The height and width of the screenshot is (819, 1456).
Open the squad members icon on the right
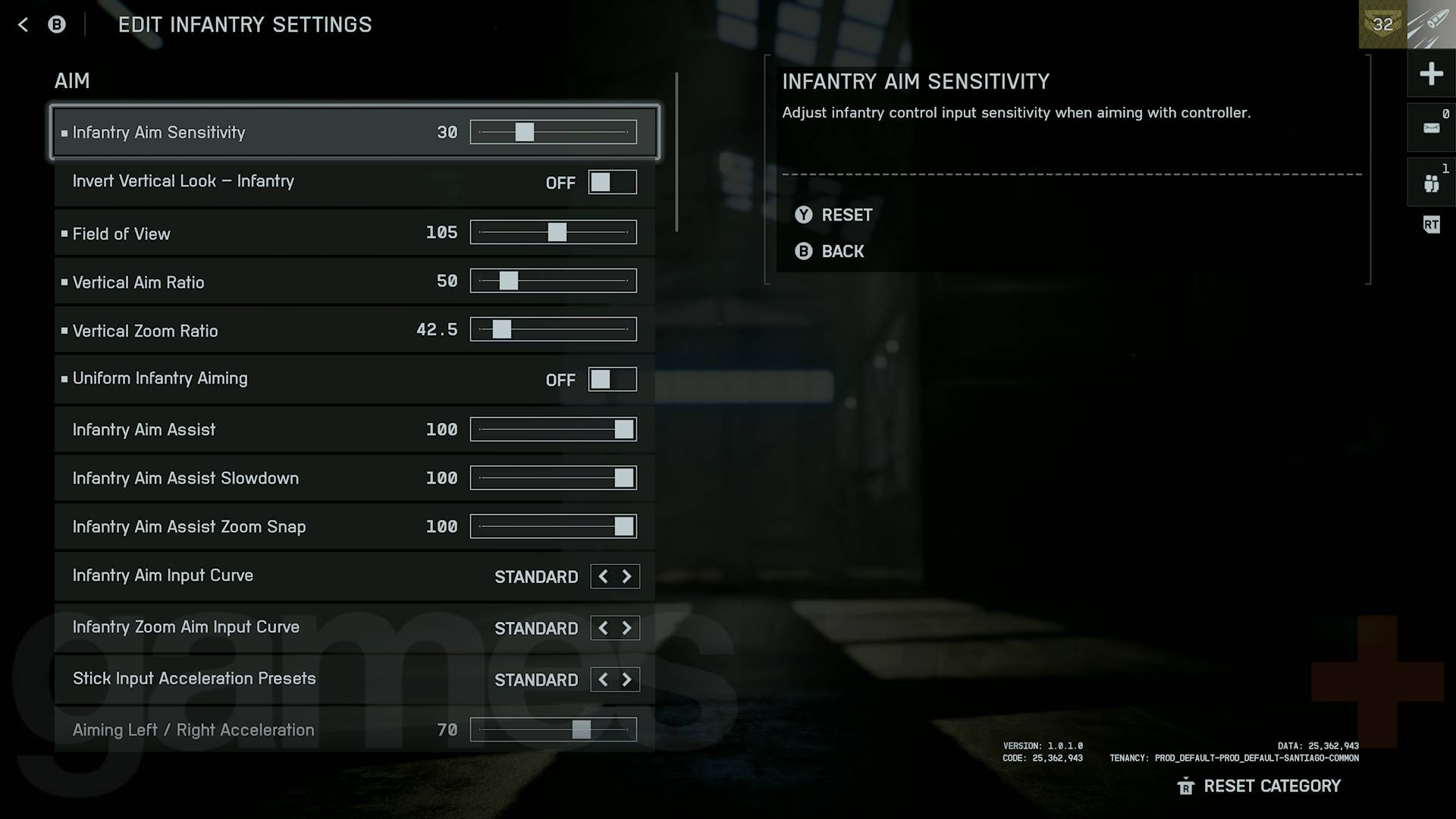(1431, 183)
